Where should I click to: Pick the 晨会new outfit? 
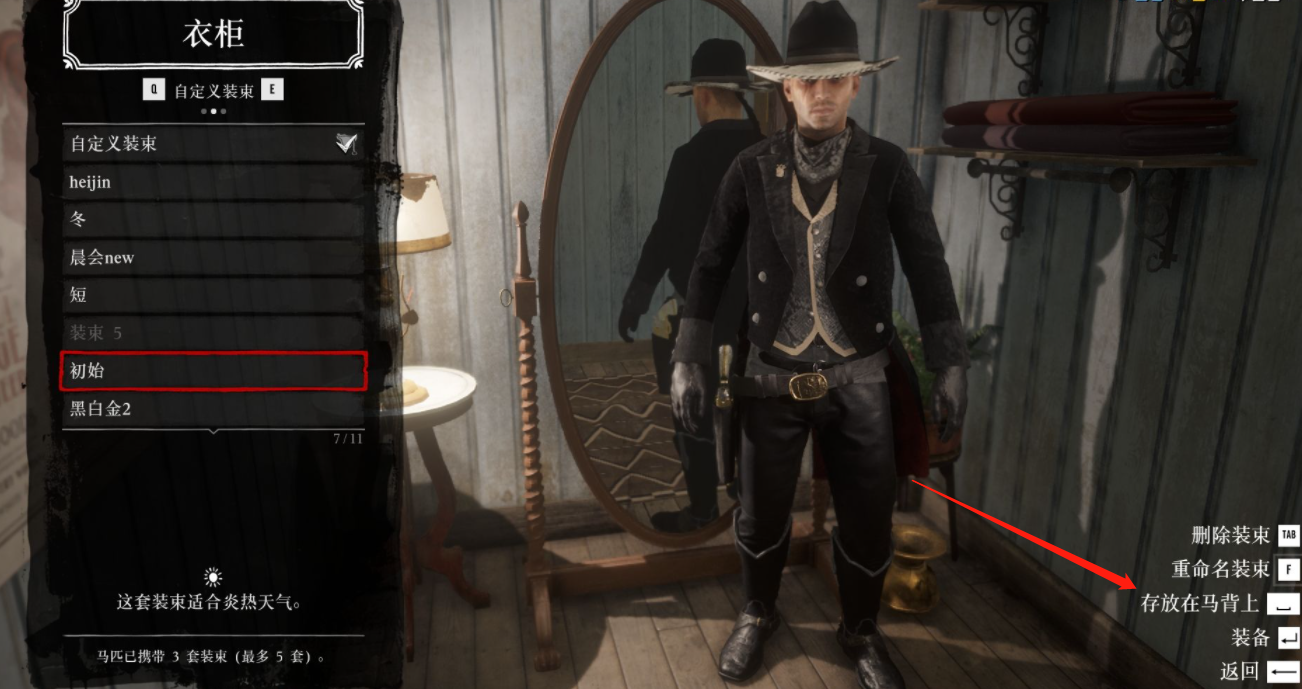click(x=212, y=258)
